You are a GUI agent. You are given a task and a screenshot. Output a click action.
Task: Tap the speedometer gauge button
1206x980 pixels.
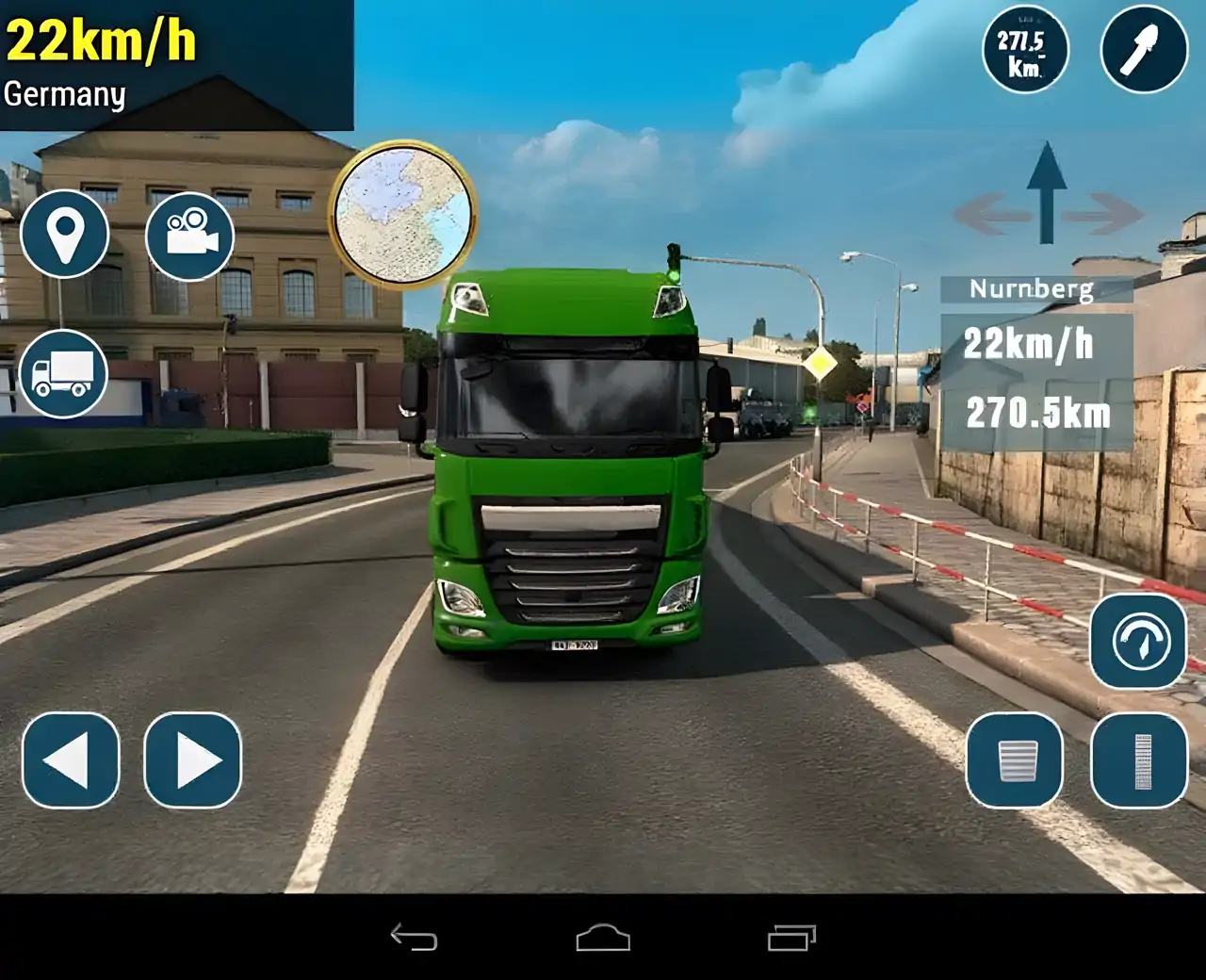(x=1139, y=642)
